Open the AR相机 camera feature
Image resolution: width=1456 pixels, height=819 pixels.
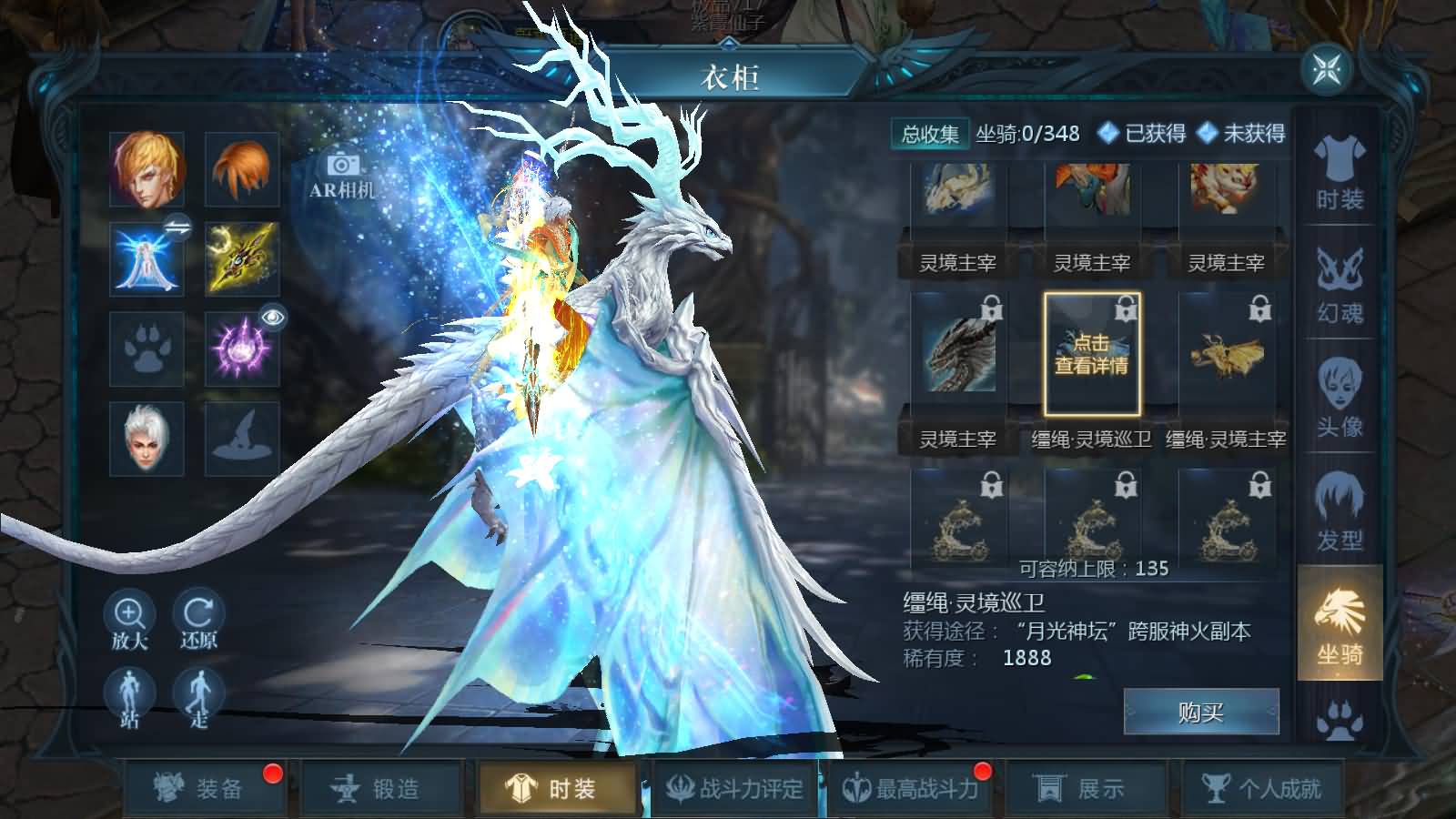(x=341, y=177)
